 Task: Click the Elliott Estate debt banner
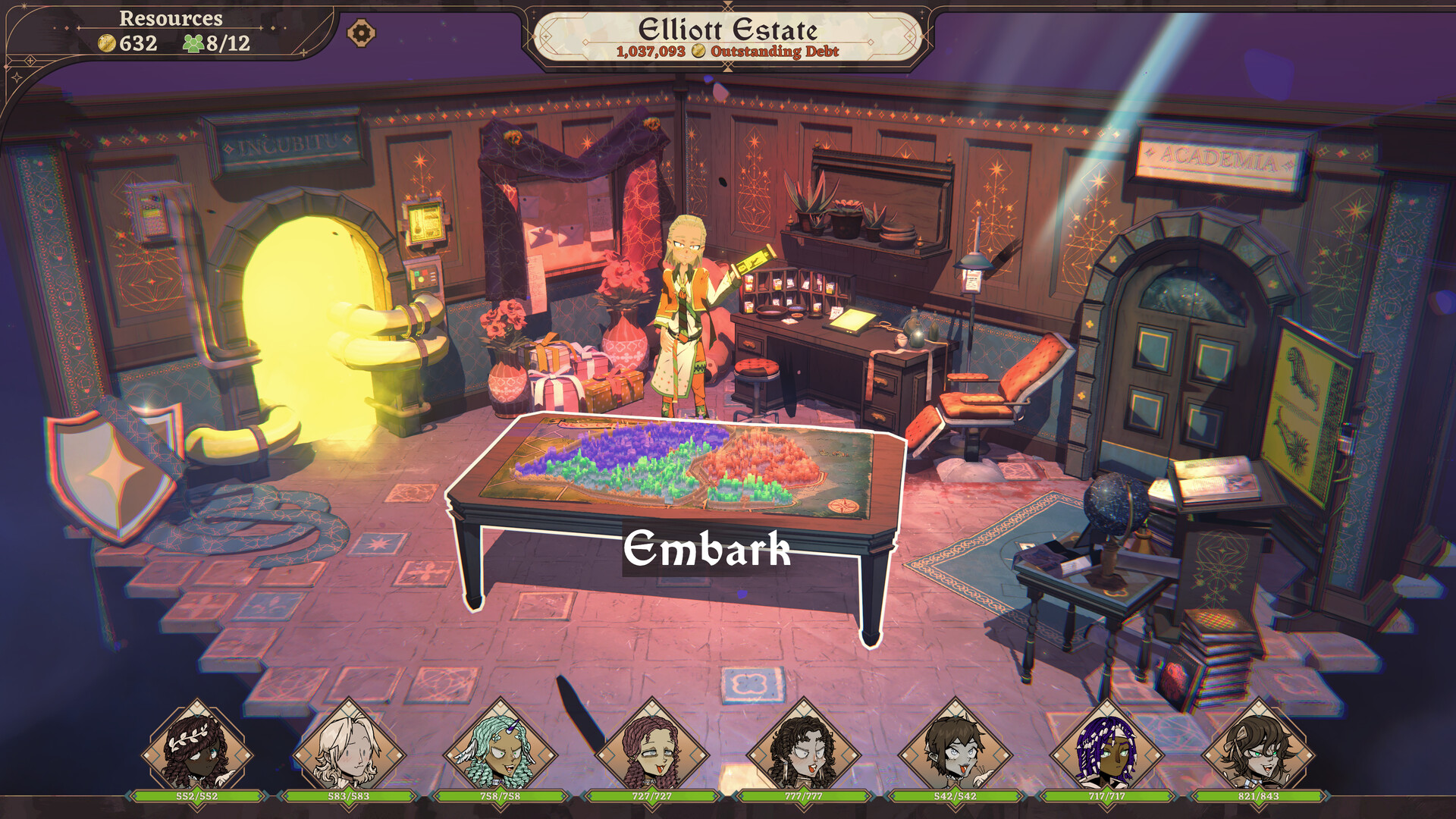tap(728, 38)
